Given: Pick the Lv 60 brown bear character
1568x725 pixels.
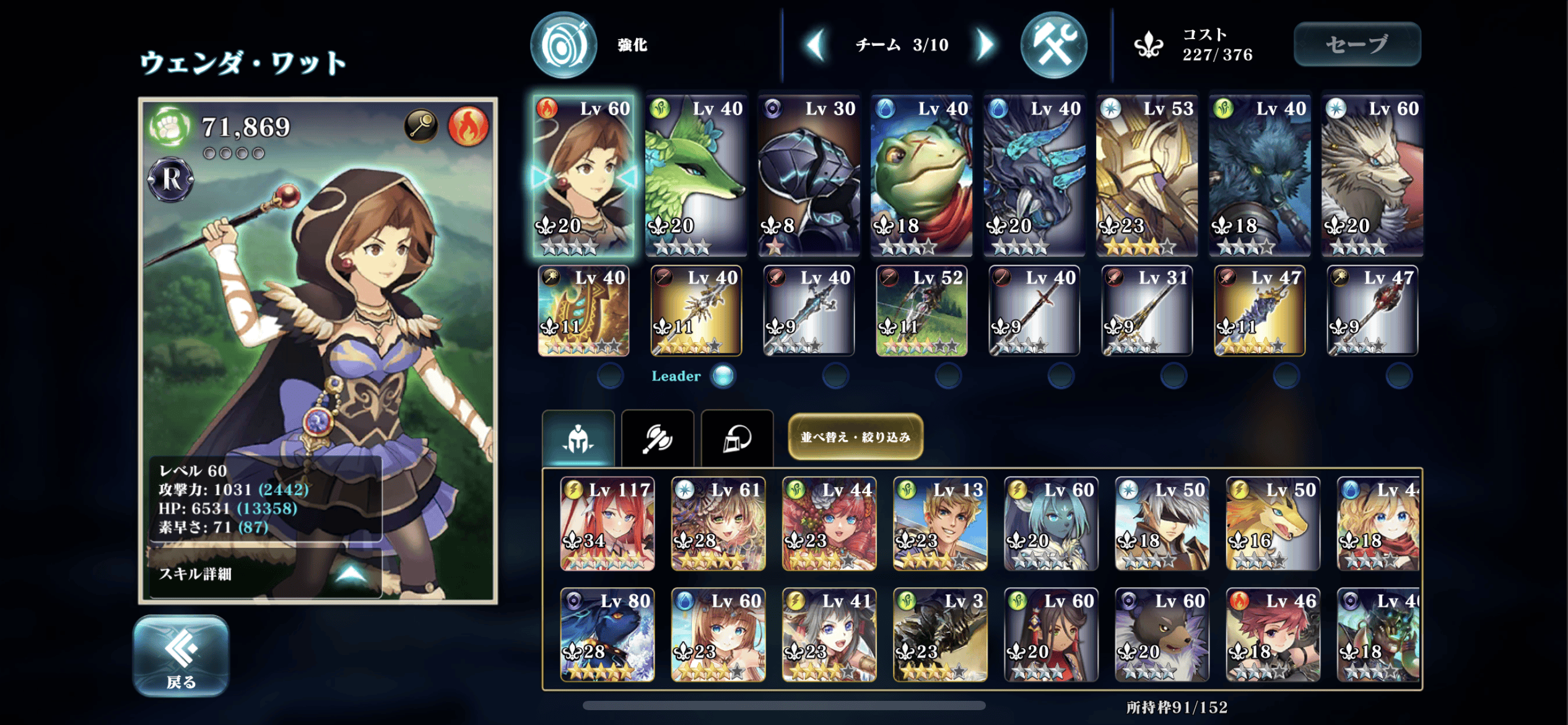Looking at the screenshot, I should pyautogui.click(x=1162, y=635).
